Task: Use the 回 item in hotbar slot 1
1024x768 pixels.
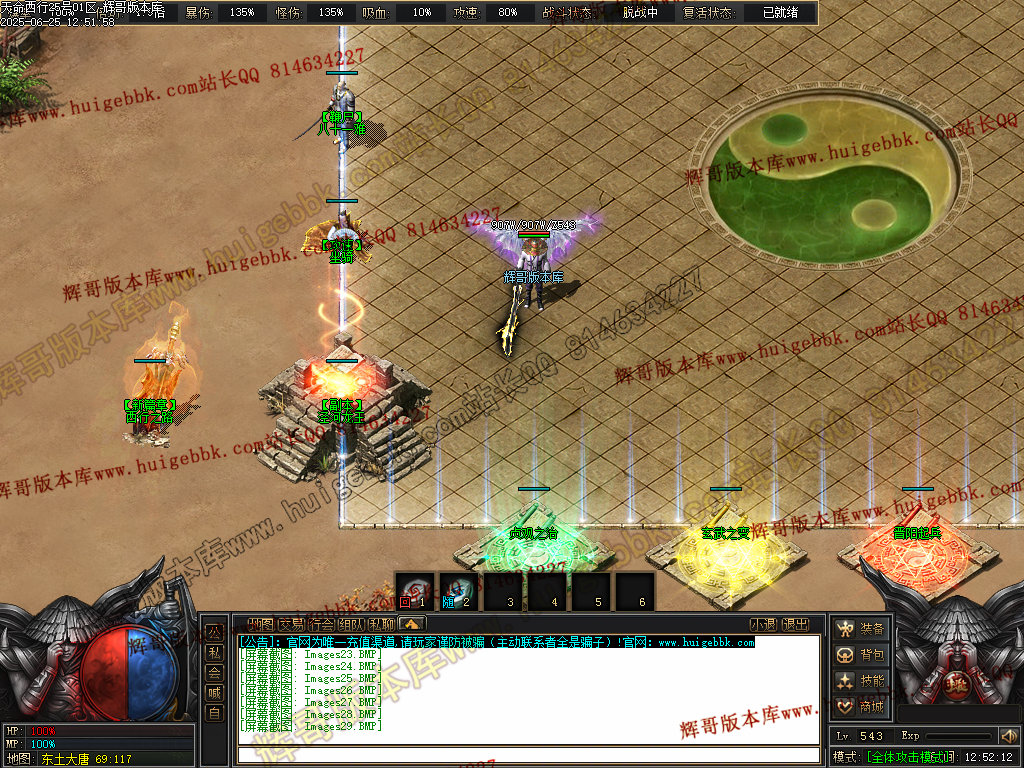Action: click(414, 591)
